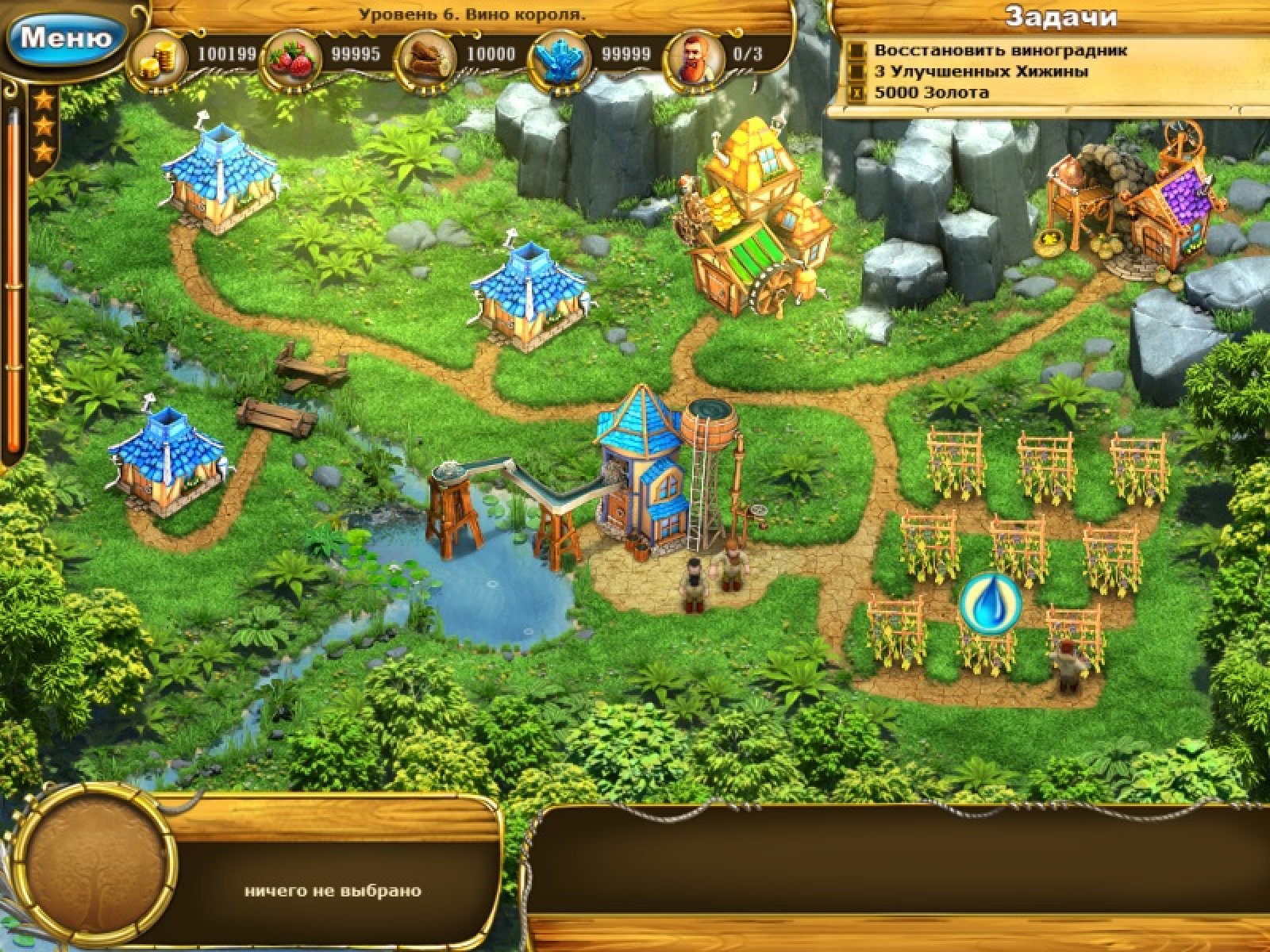
Task: Select the Восстановить виноградник task entry
Action: pos(1000,51)
